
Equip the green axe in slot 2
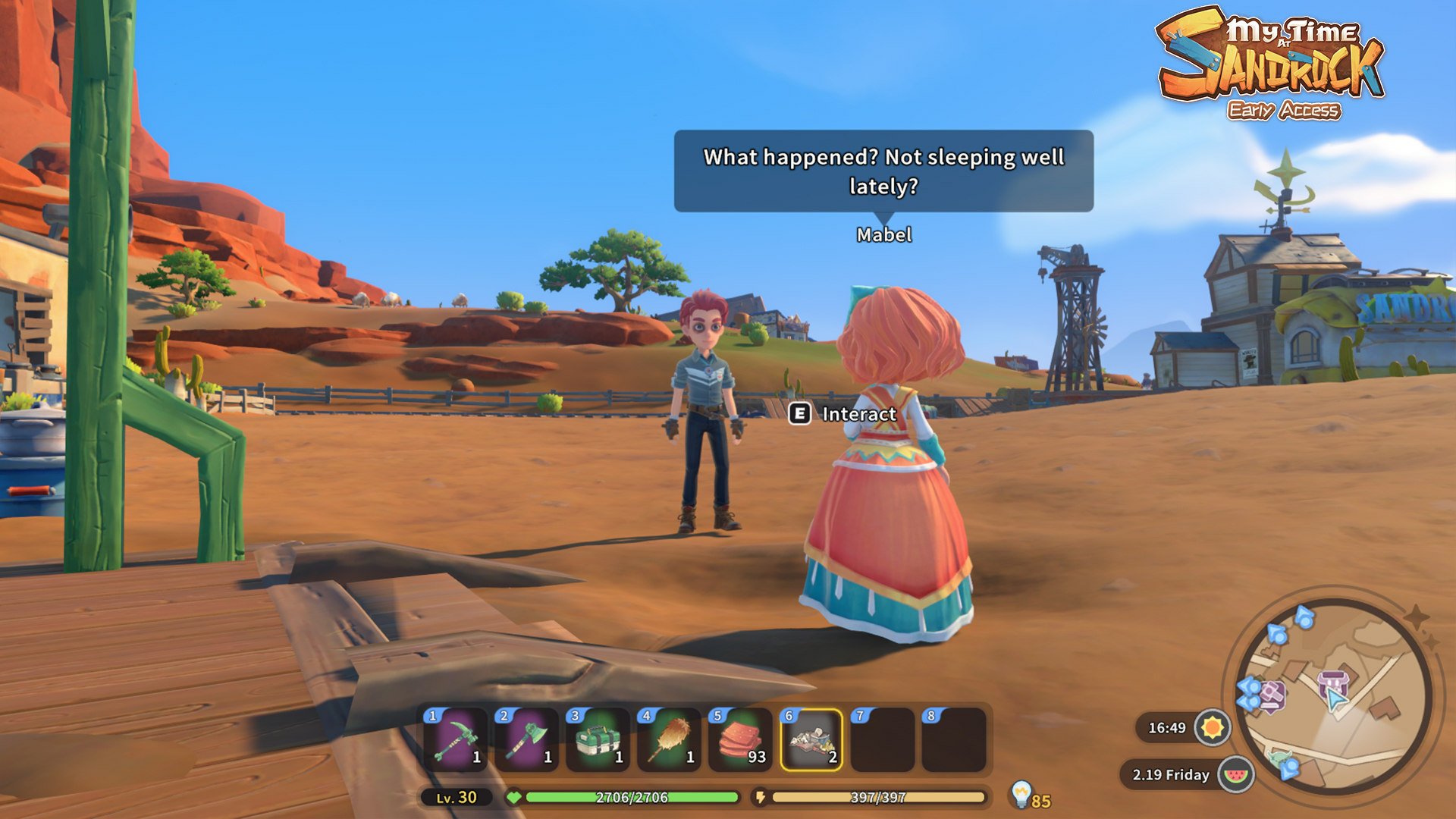pos(527,739)
